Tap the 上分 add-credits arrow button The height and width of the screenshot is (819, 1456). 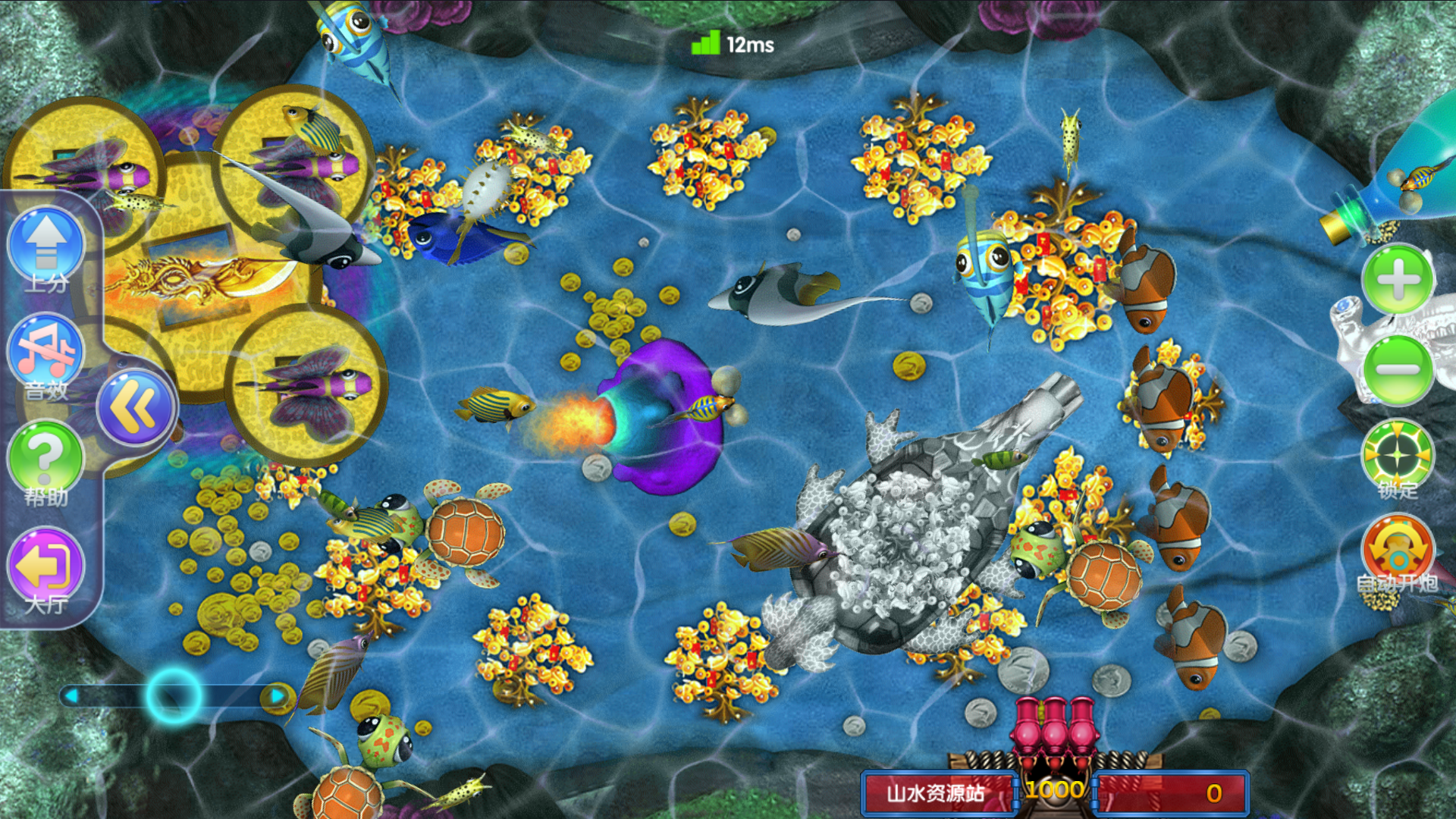click(46, 244)
